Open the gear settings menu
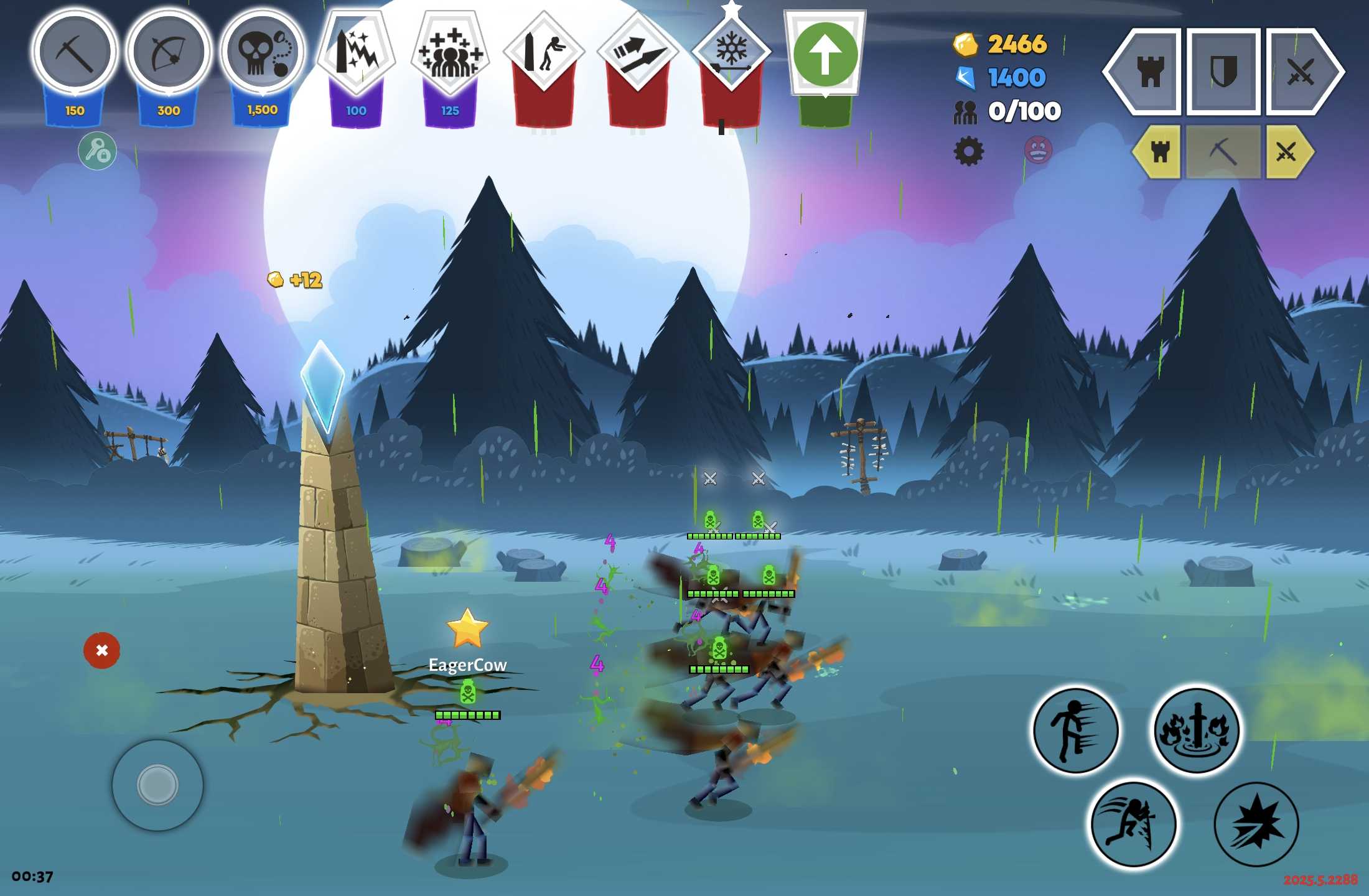Screen dimensions: 1369x896 [968, 151]
